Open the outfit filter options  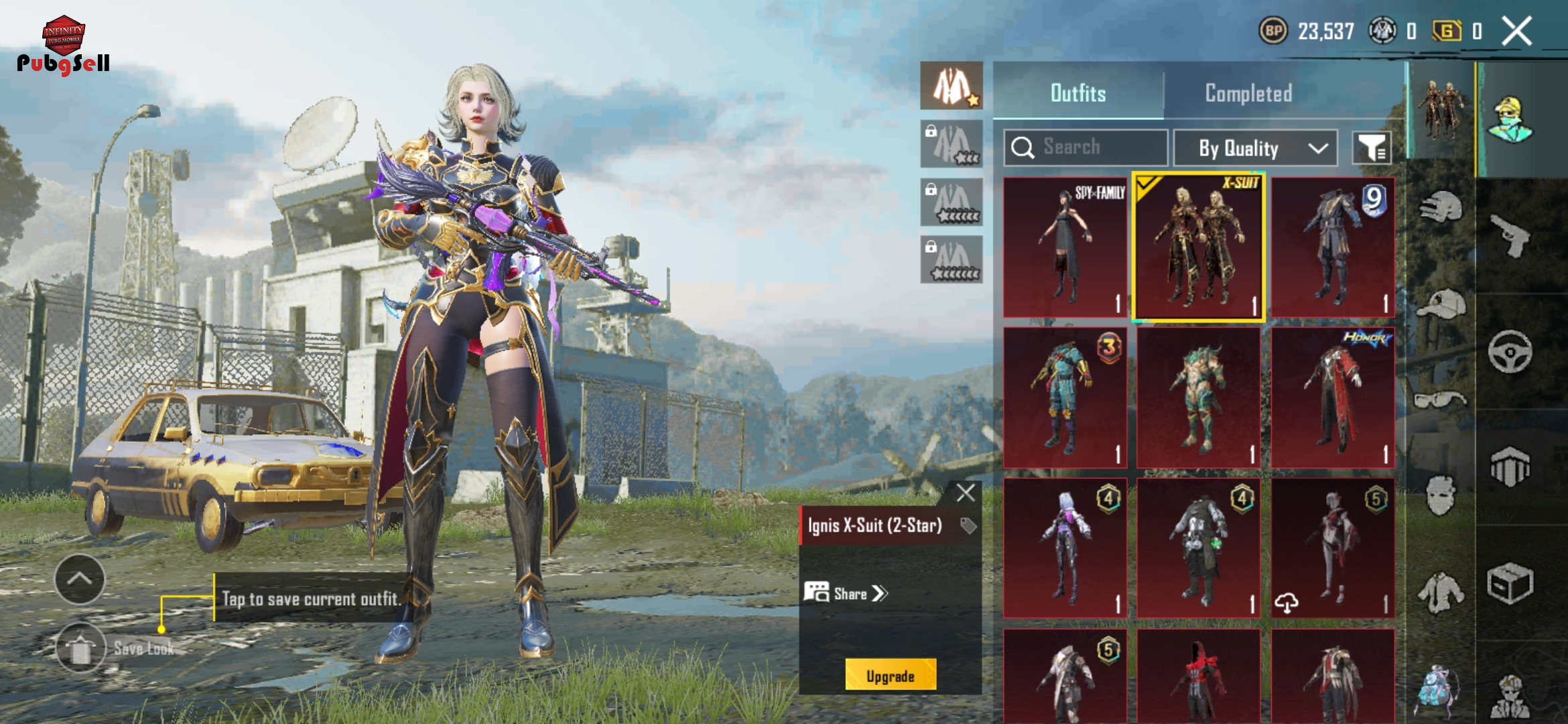[x=1372, y=147]
